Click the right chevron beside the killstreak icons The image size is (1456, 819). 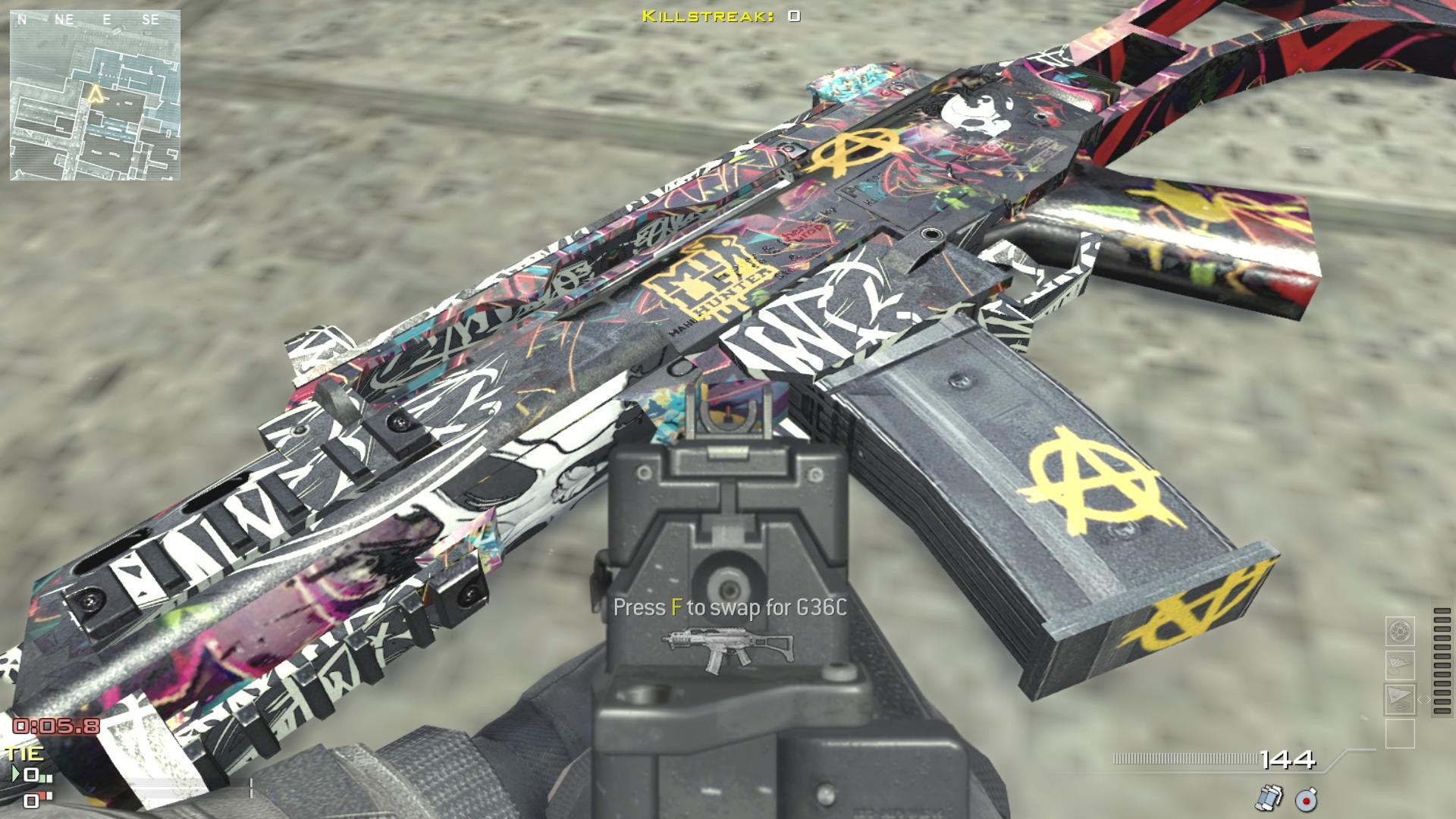coord(1429,699)
